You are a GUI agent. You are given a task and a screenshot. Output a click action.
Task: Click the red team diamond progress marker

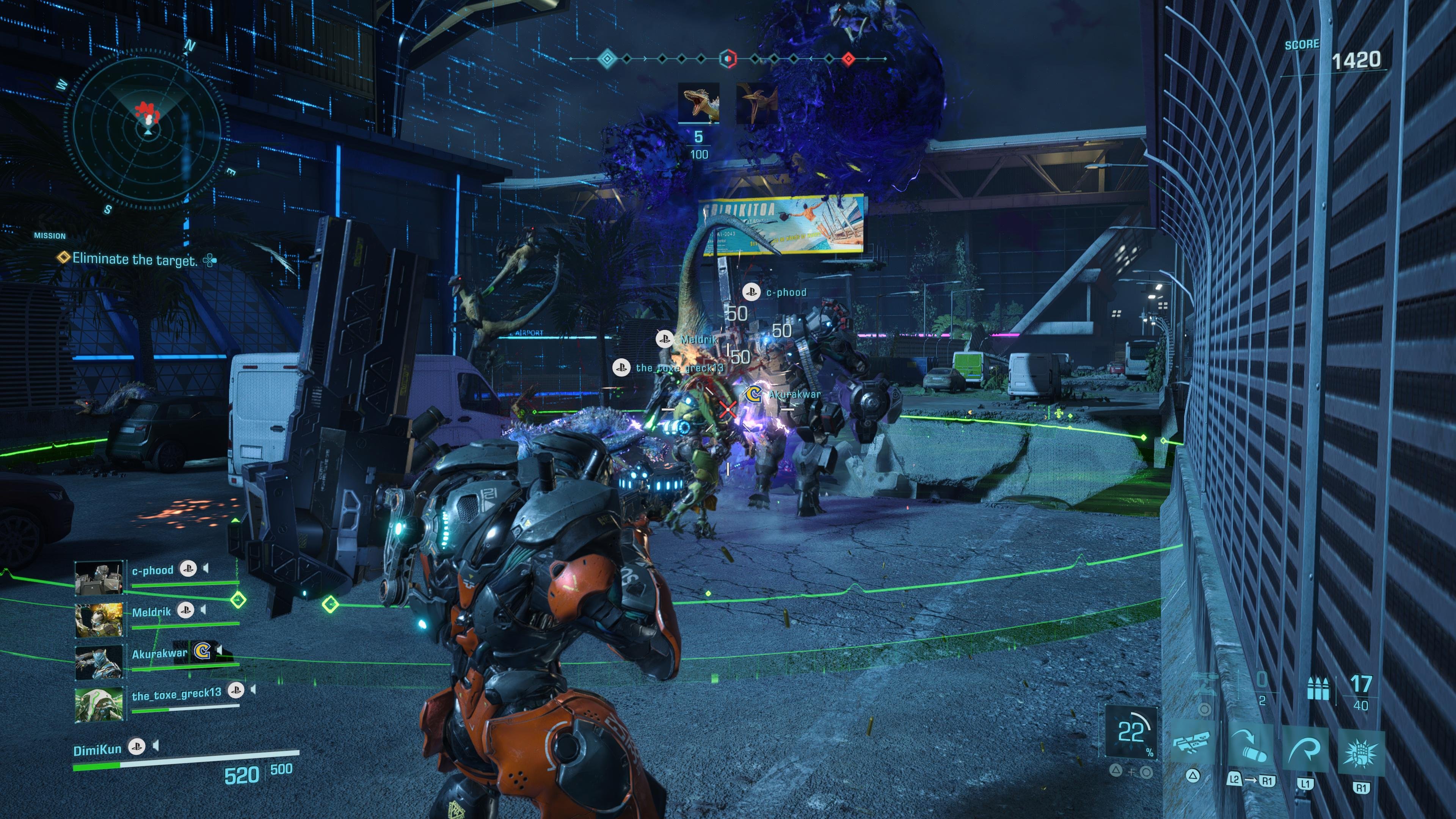(x=848, y=58)
